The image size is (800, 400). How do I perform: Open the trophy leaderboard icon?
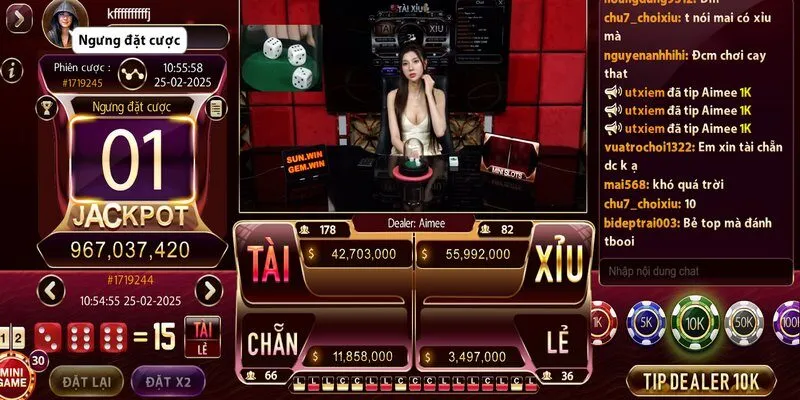click(46, 107)
